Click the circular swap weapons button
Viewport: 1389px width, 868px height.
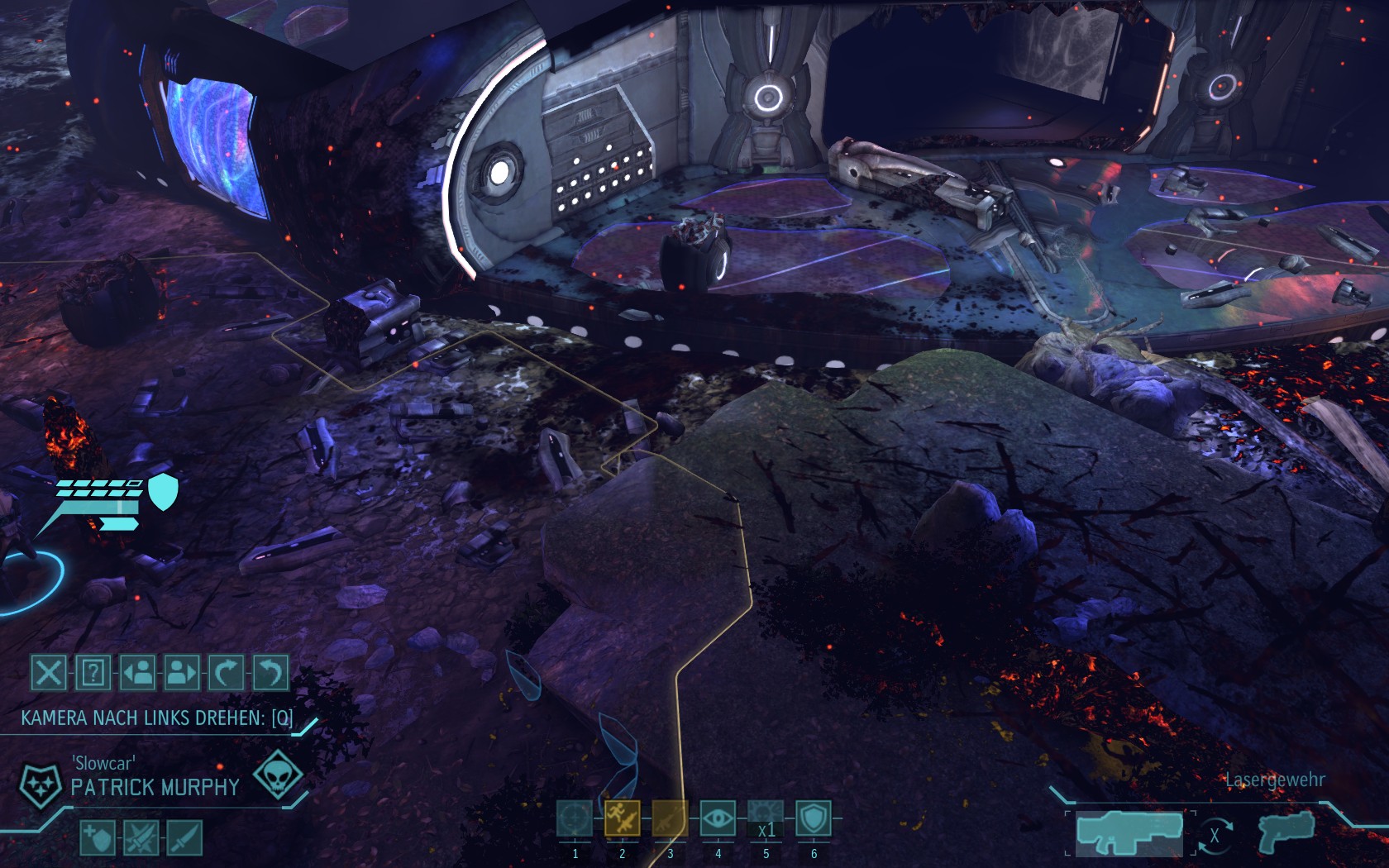click(x=1215, y=836)
